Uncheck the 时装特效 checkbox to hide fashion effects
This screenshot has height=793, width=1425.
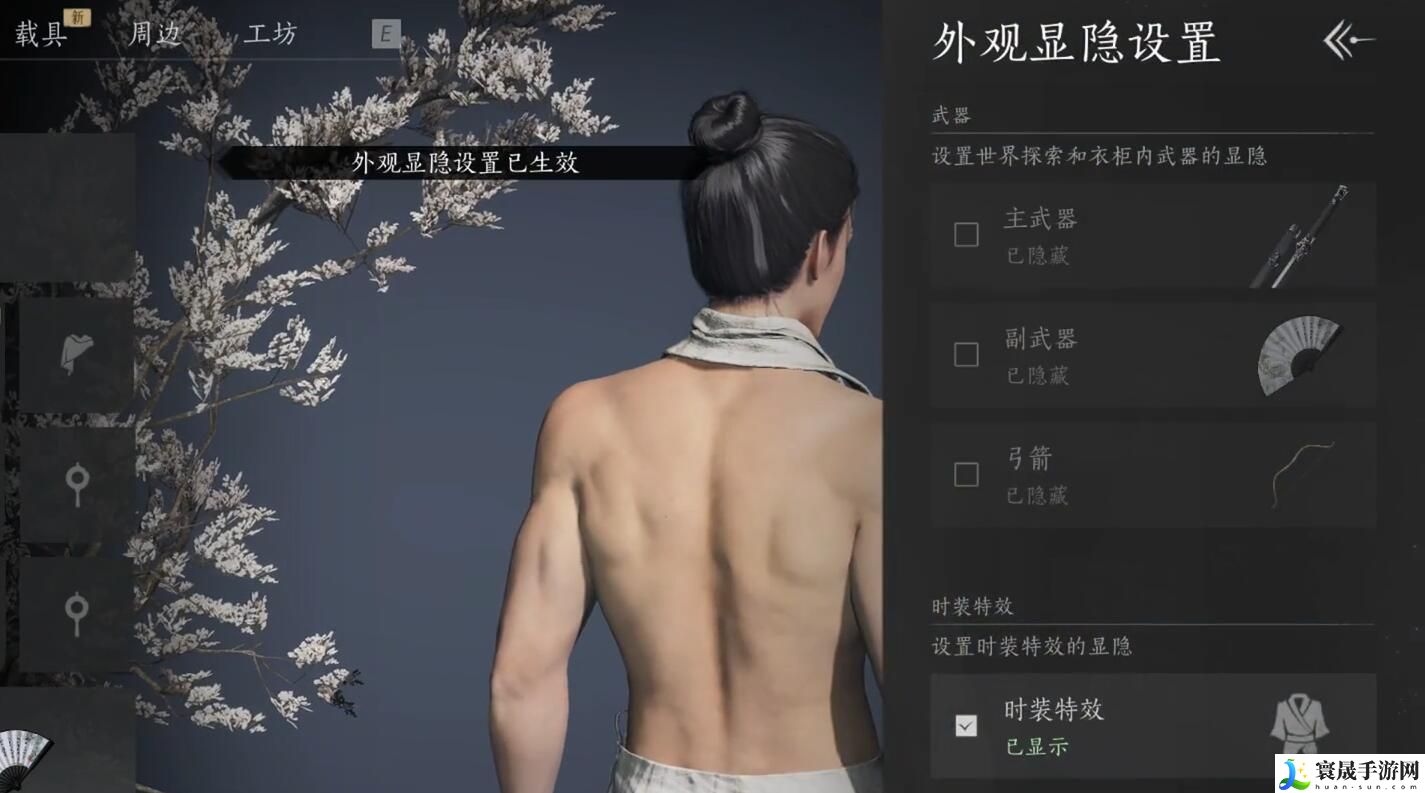pos(966,726)
